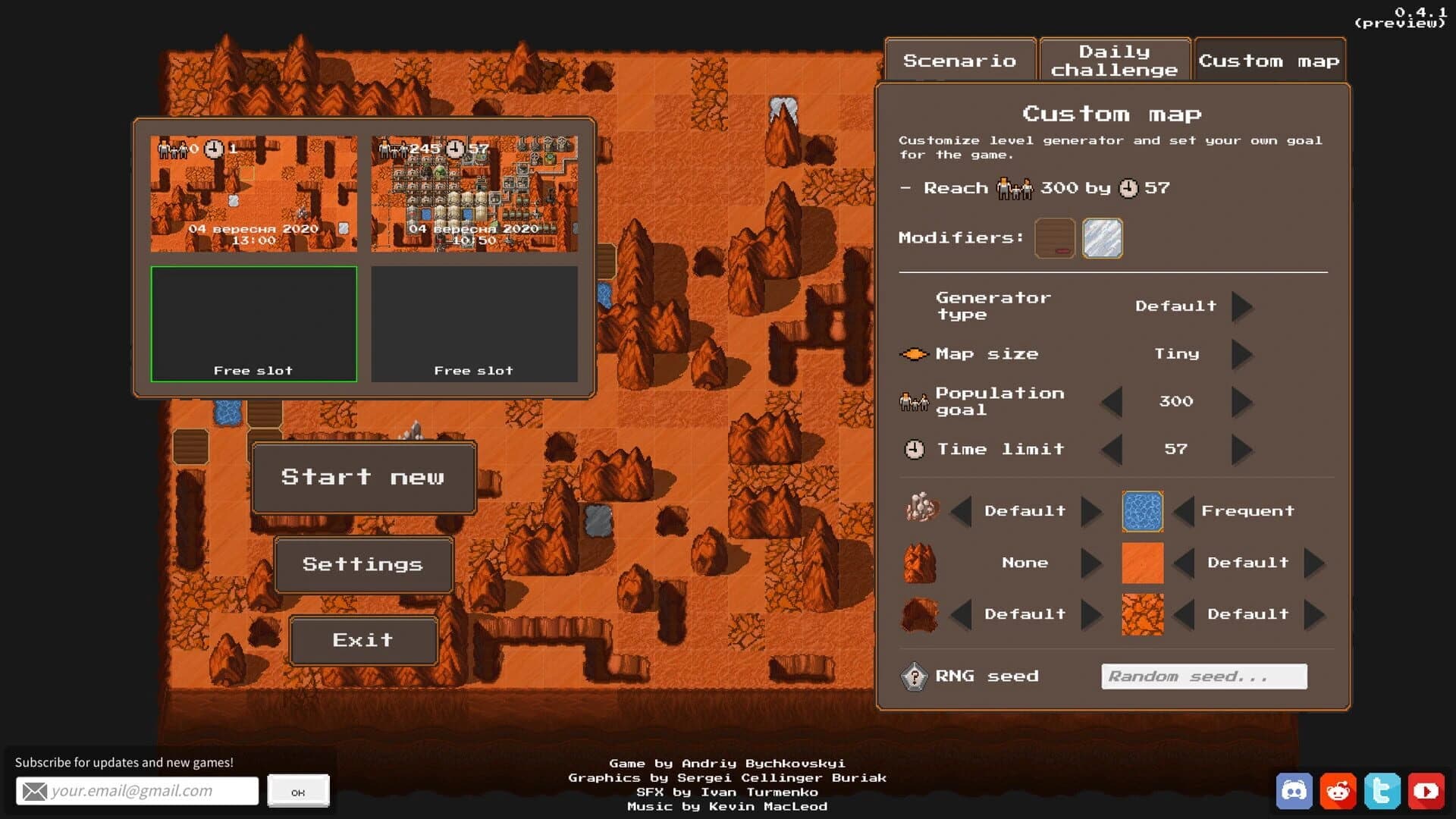Image resolution: width=1456 pixels, height=819 pixels.
Task: Click the water frequency tile swatch
Action: click(x=1142, y=510)
